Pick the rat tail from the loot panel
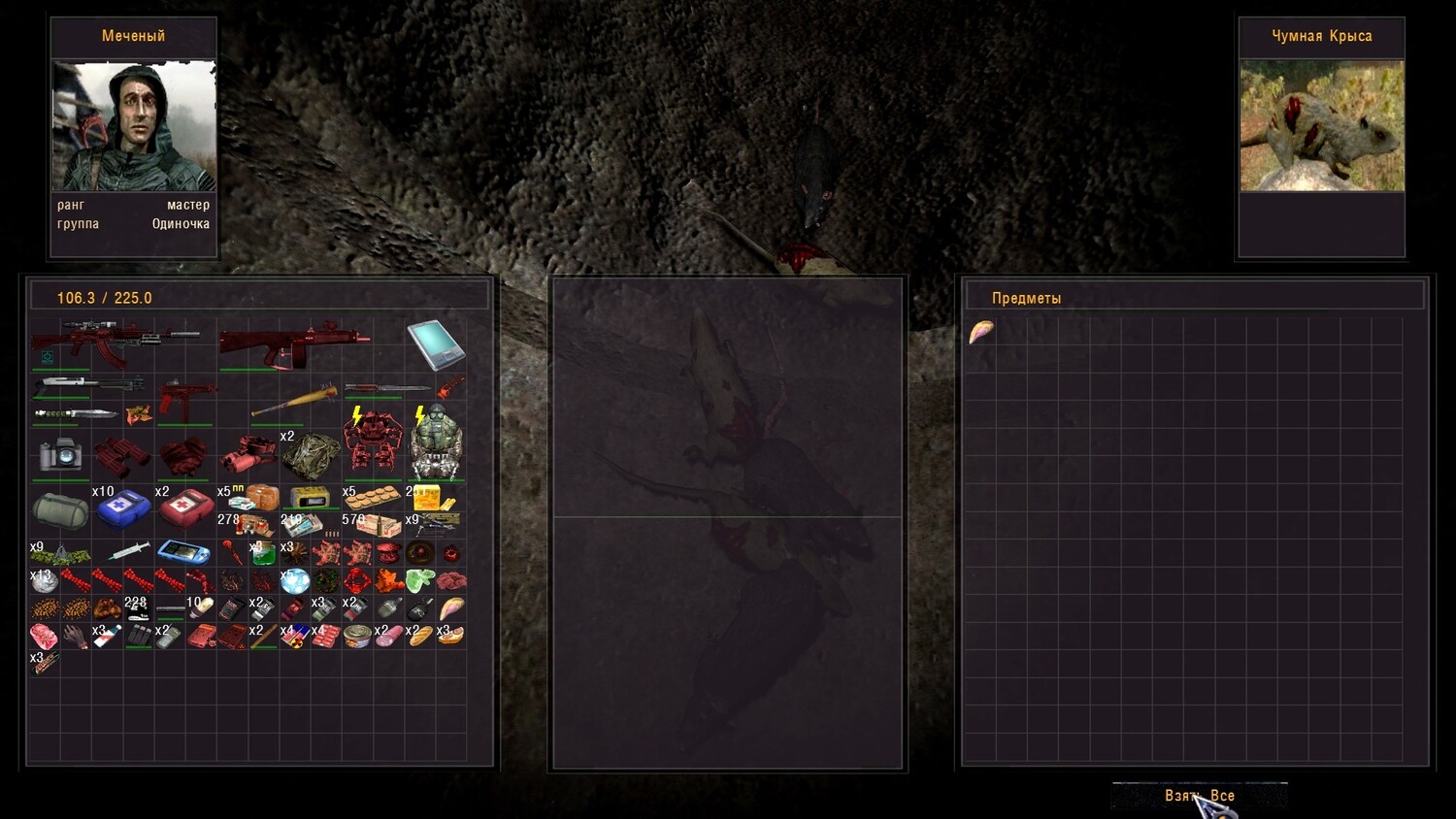1456x819 pixels. coord(981,333)
